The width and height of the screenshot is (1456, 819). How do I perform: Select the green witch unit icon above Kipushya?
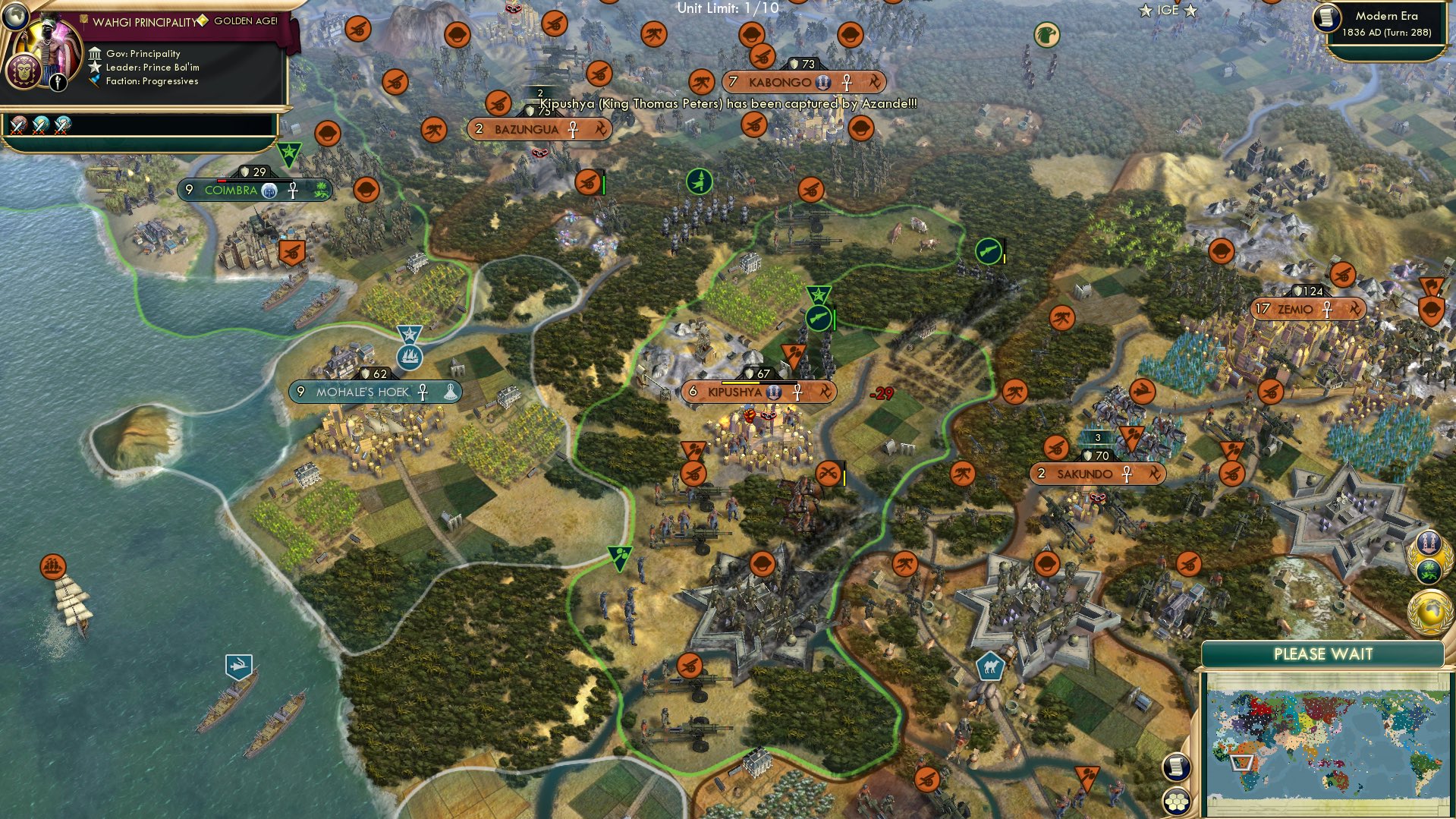click(x=700, y=182)
